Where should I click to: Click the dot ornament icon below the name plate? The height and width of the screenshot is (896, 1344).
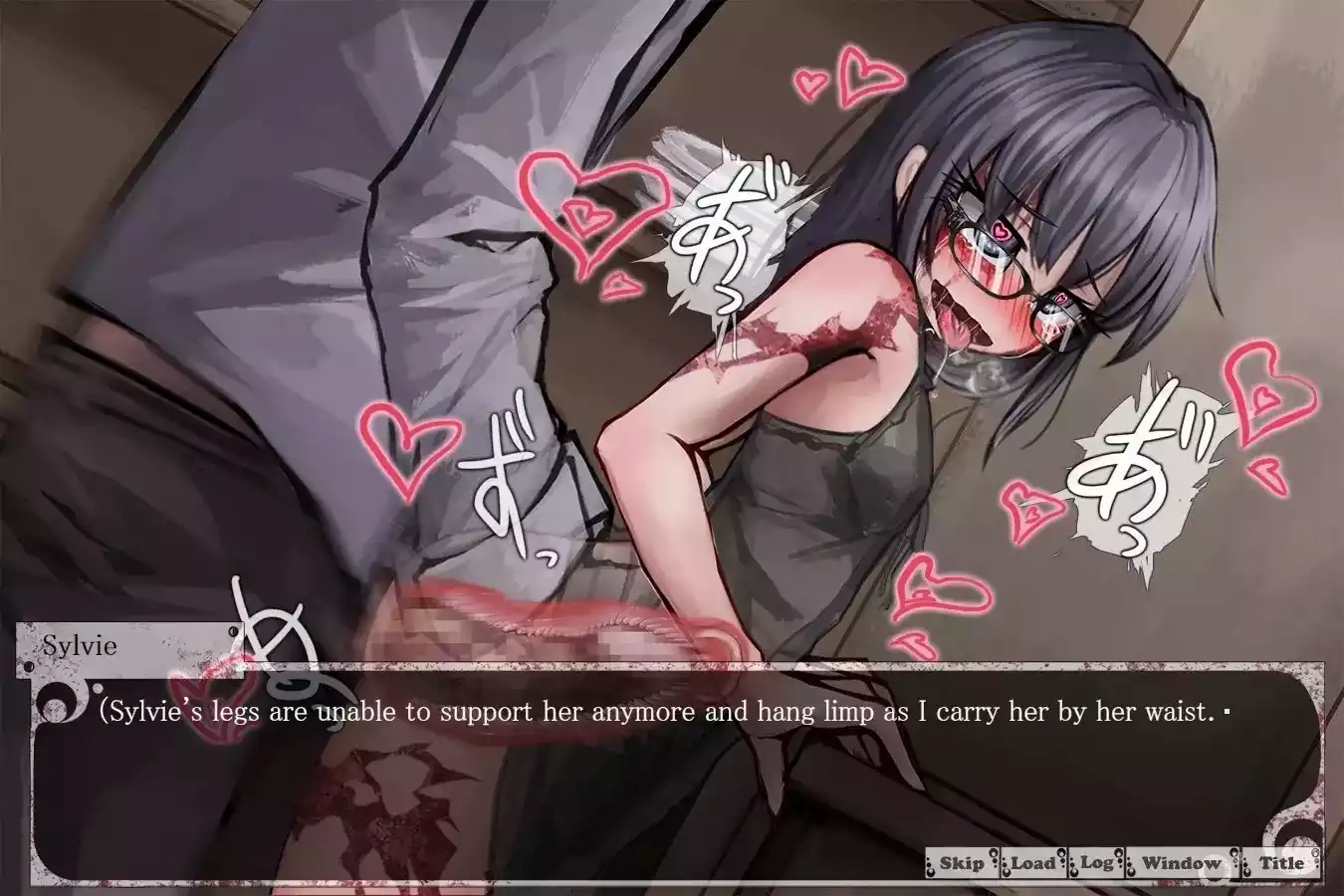pyautogui.click(x=98, y=688)
